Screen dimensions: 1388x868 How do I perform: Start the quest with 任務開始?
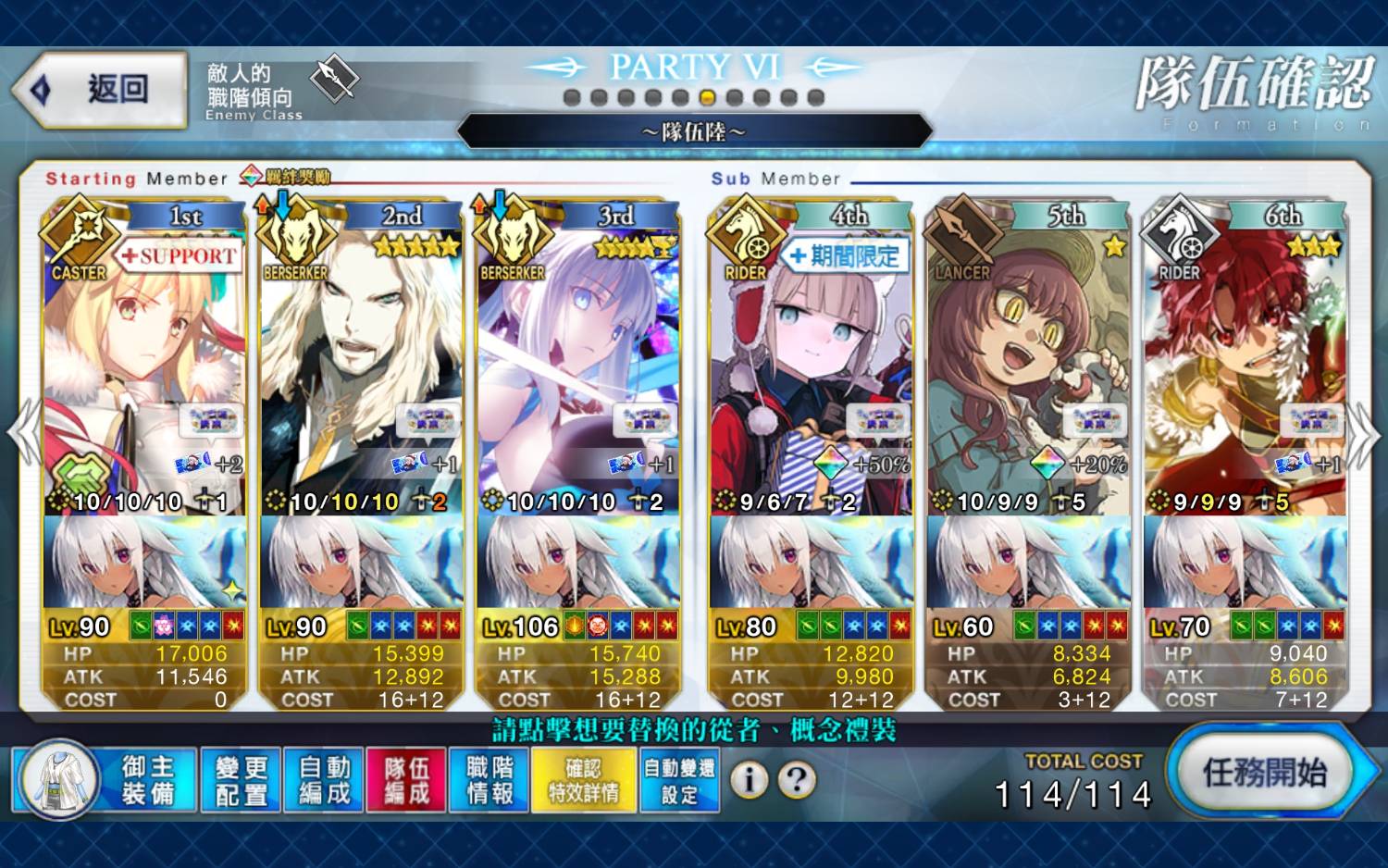click(1264, 773)
